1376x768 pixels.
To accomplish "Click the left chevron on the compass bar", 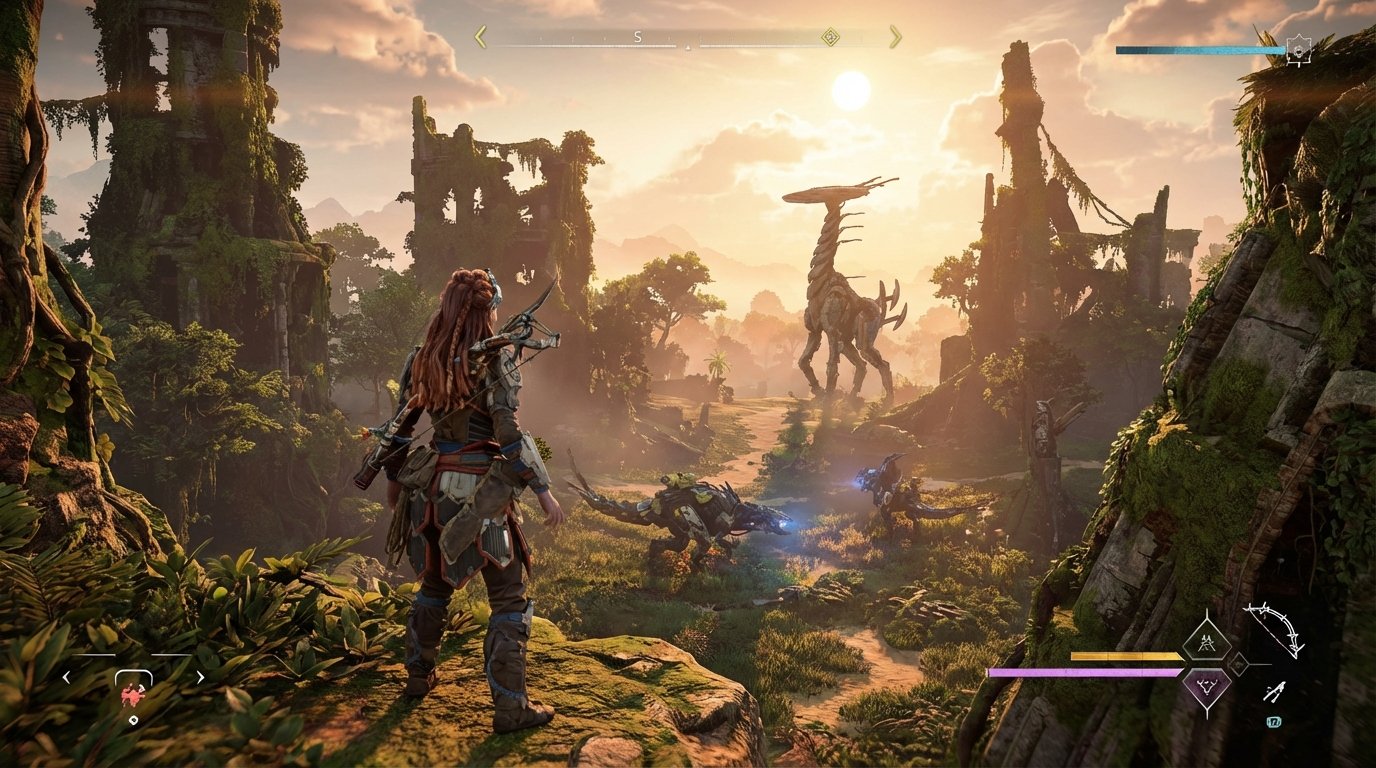I will pos(480,36).
